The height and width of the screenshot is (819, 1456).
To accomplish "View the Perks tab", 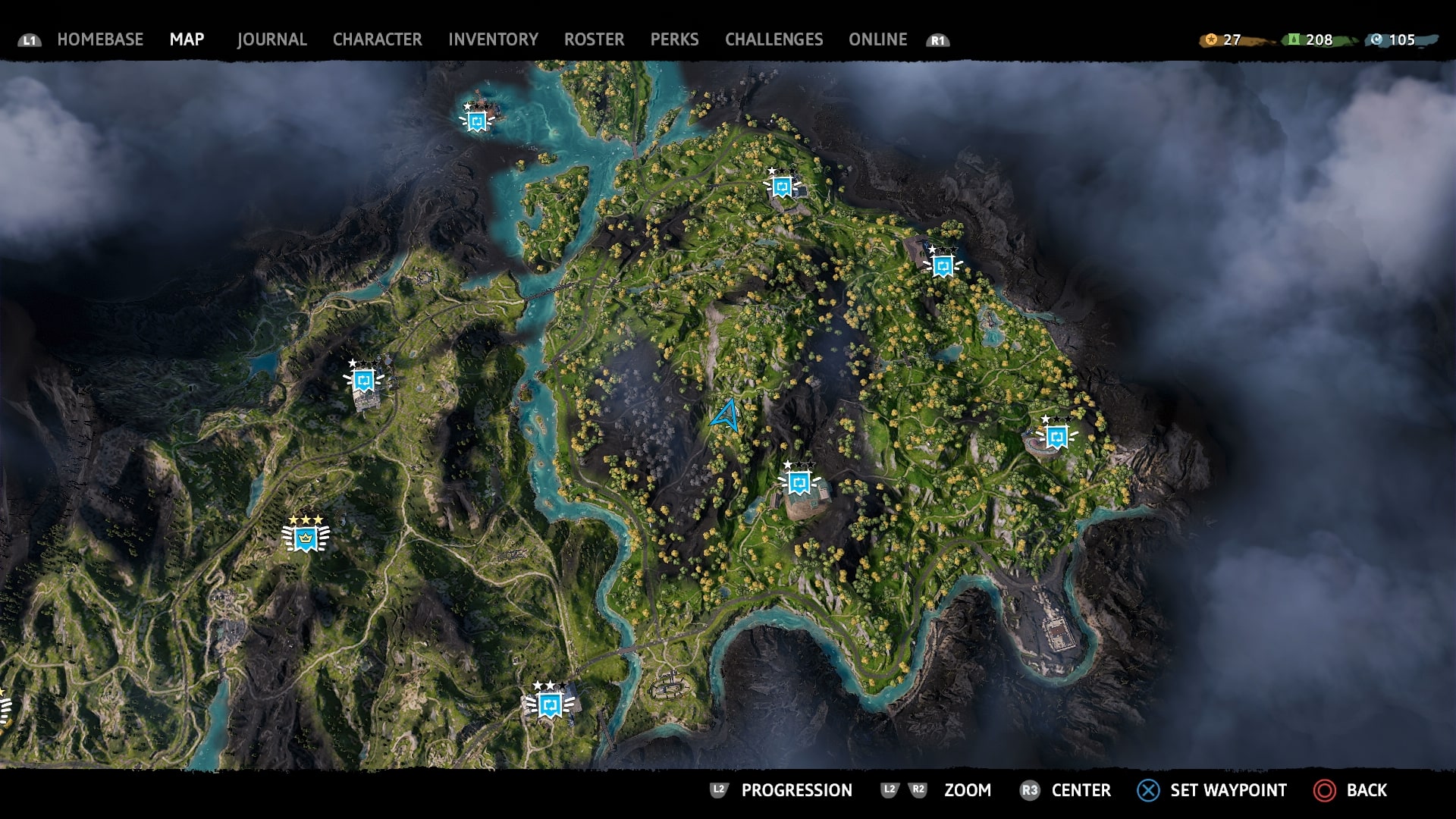I will point(674,39).
